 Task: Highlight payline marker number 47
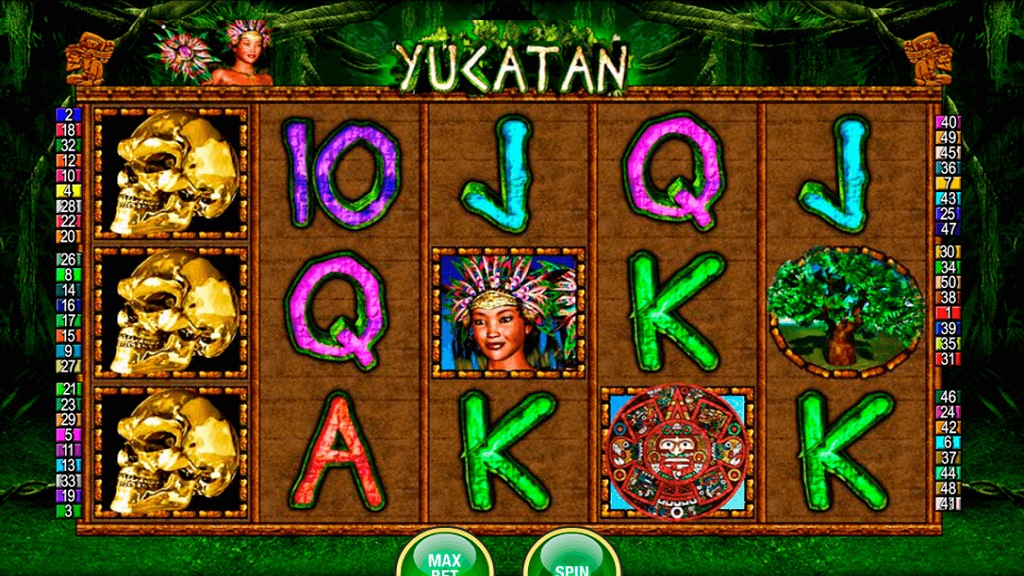pos(947,229)
